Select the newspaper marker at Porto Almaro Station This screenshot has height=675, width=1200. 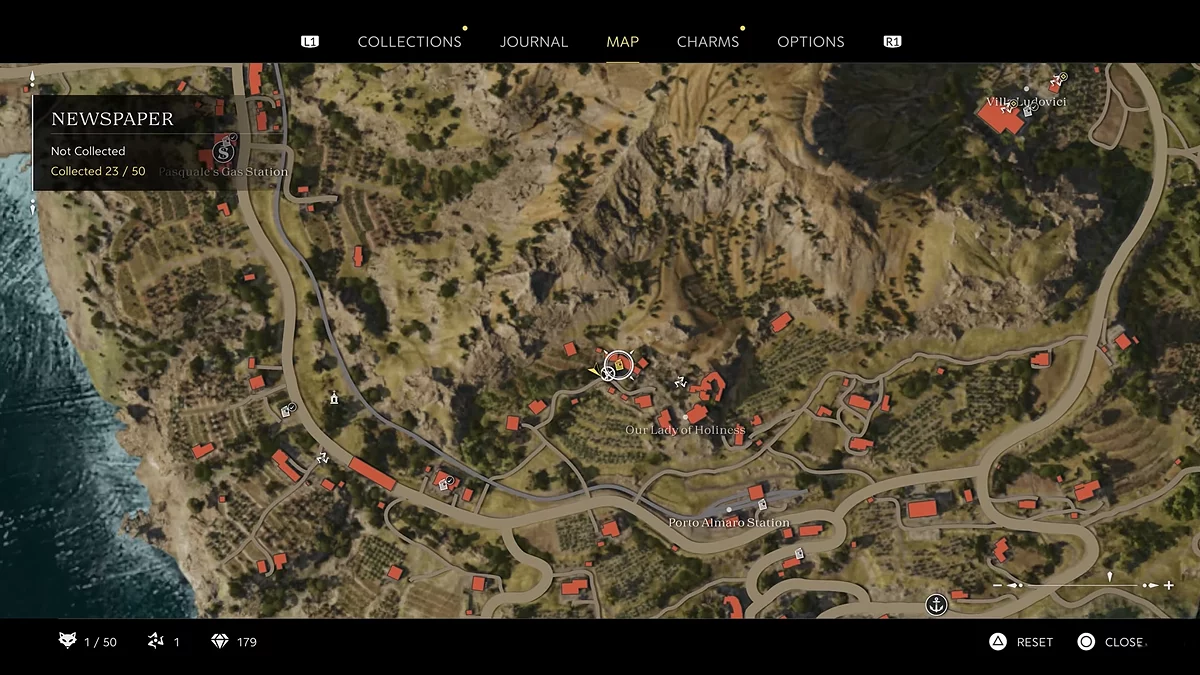pyautogui.click(x=762, y=505)
